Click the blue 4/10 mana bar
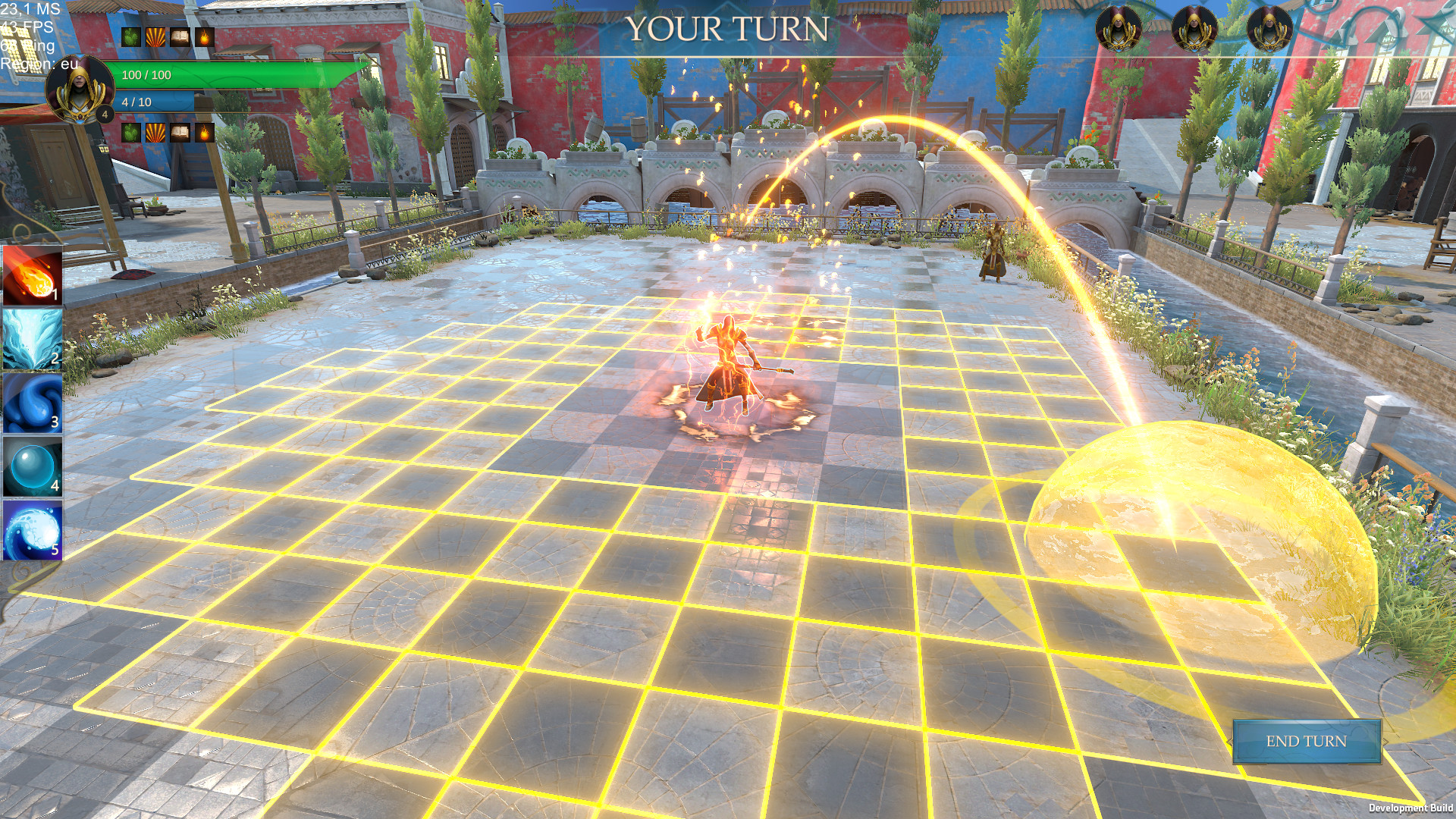This screenshot has height=819, width=1456. [x=152, y=99]
